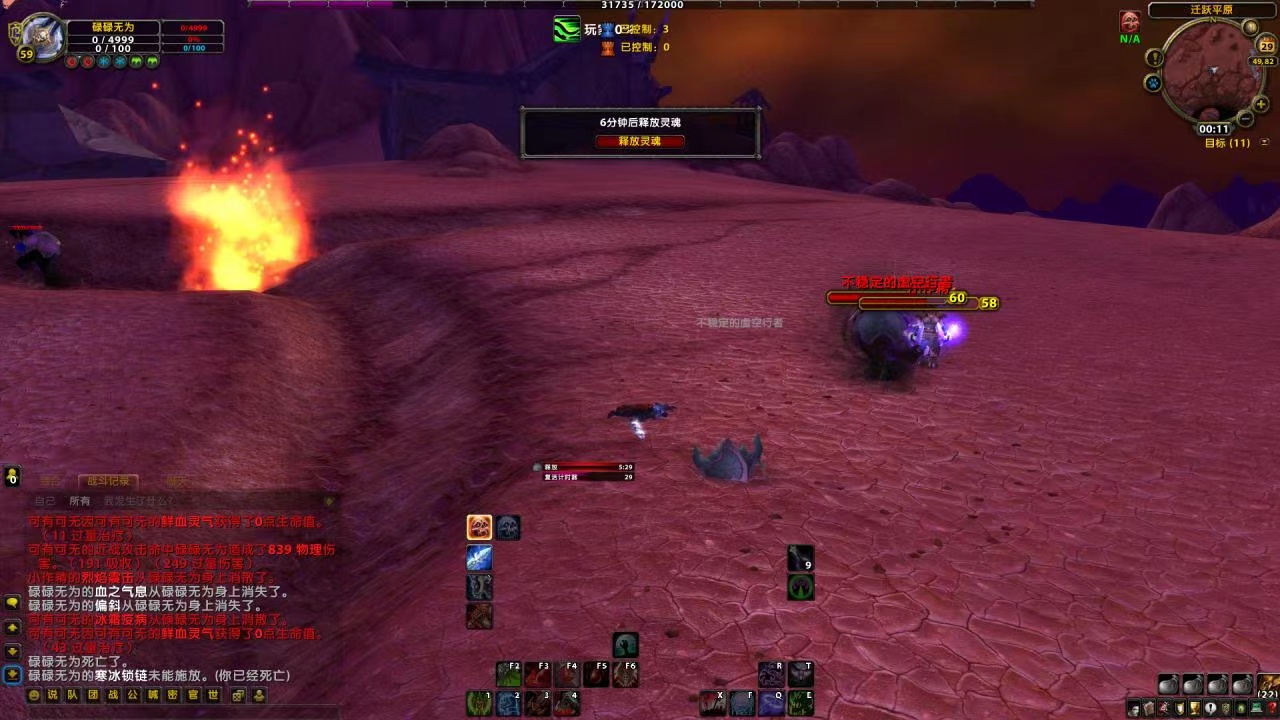Use the green ability bound to E
Image resolution: width=1280 pixels, height=720 pixels.
801,704
